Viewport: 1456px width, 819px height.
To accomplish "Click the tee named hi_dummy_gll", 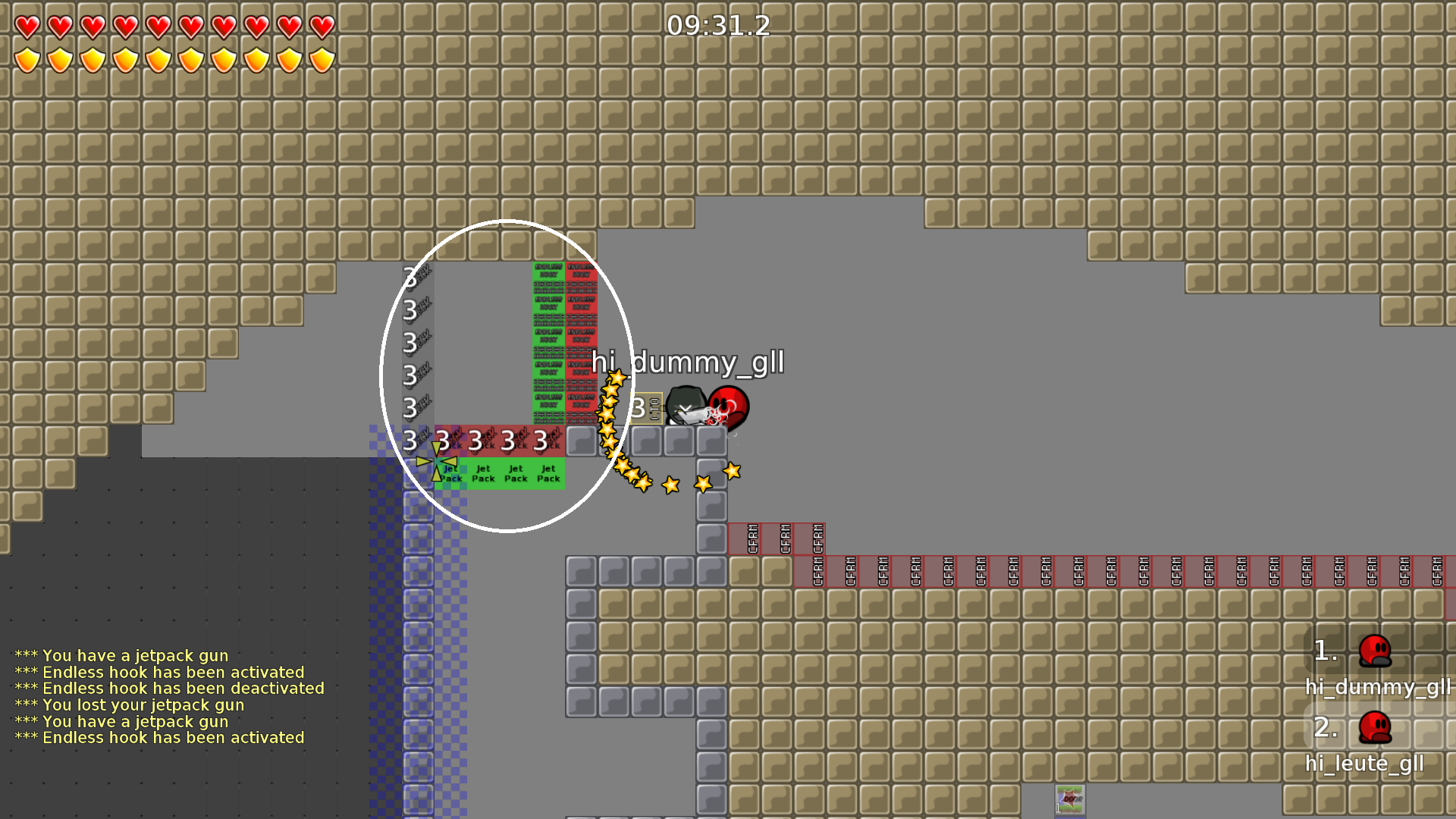I will coord(729,408).
